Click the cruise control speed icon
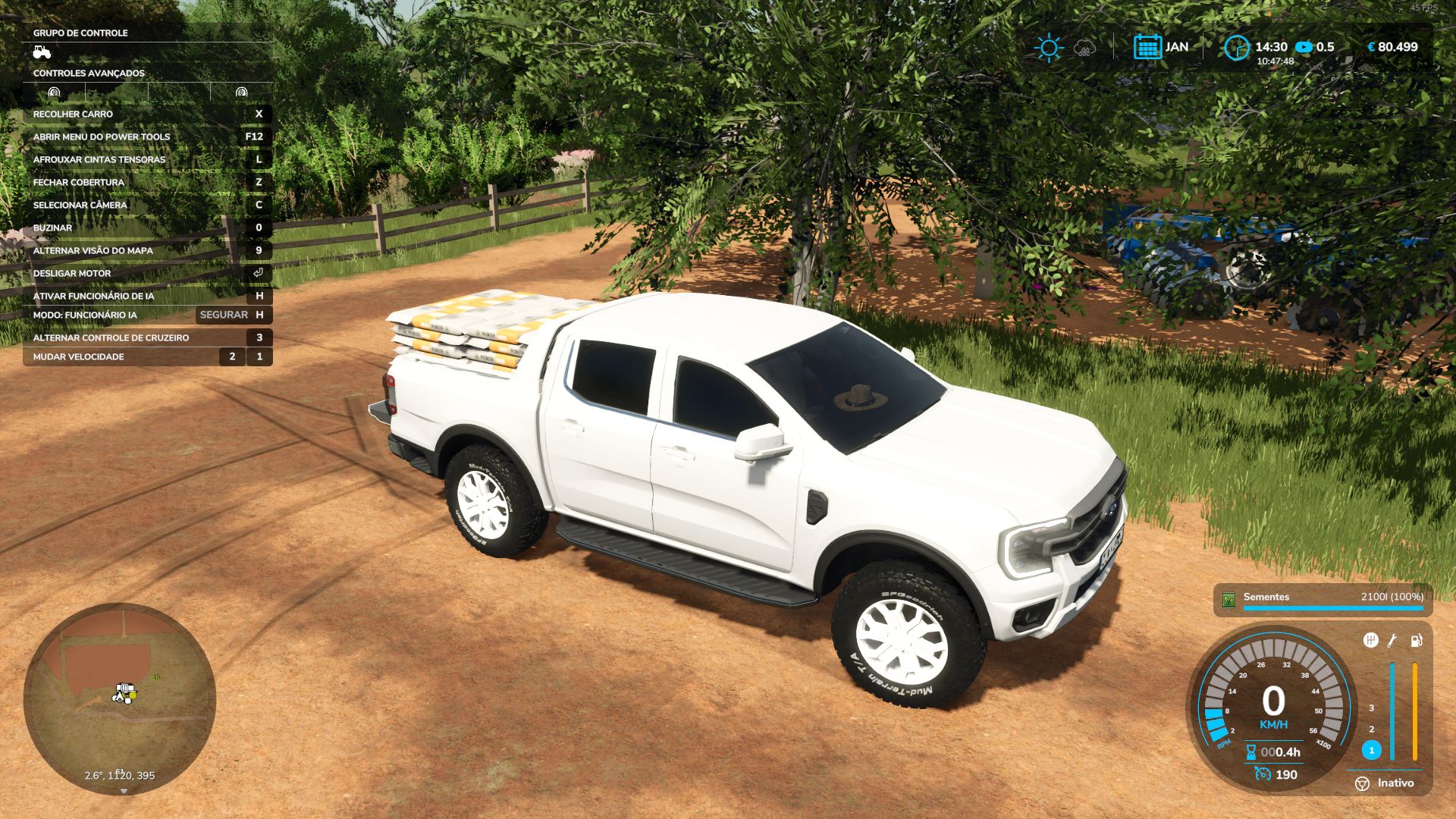 click(1263, 774)
